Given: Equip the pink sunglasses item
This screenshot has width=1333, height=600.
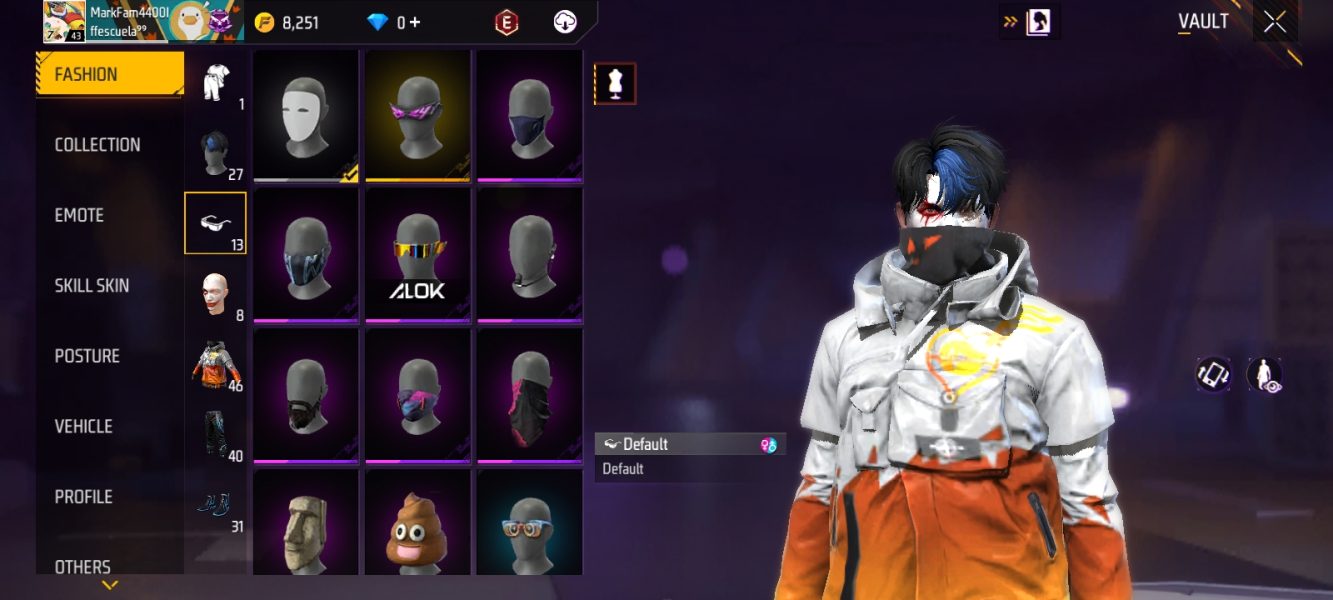Looking at the screenshot, I should pyautogui.click(x=418, y=115).
